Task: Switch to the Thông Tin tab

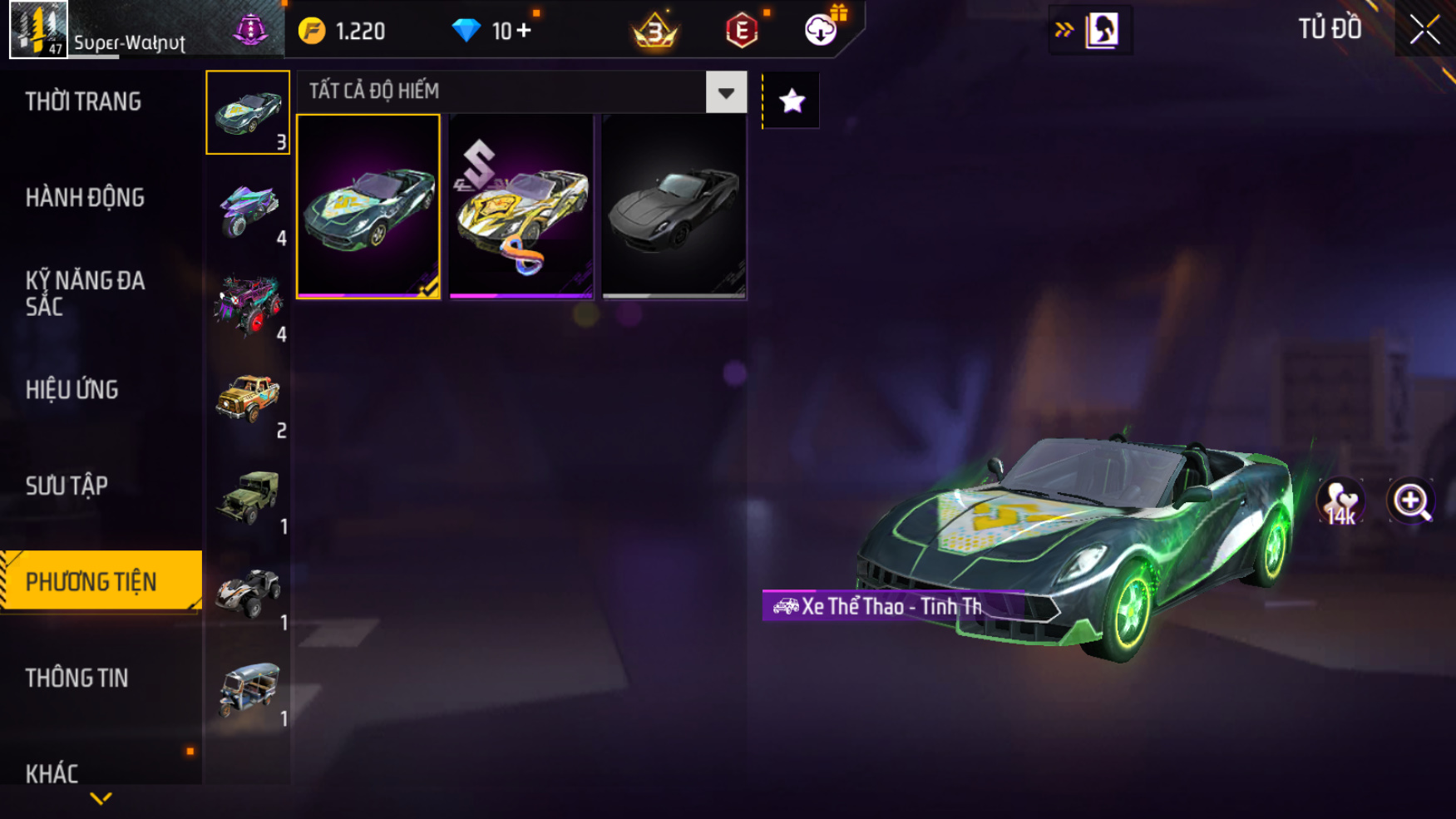Action: click(x=77, y=678)
